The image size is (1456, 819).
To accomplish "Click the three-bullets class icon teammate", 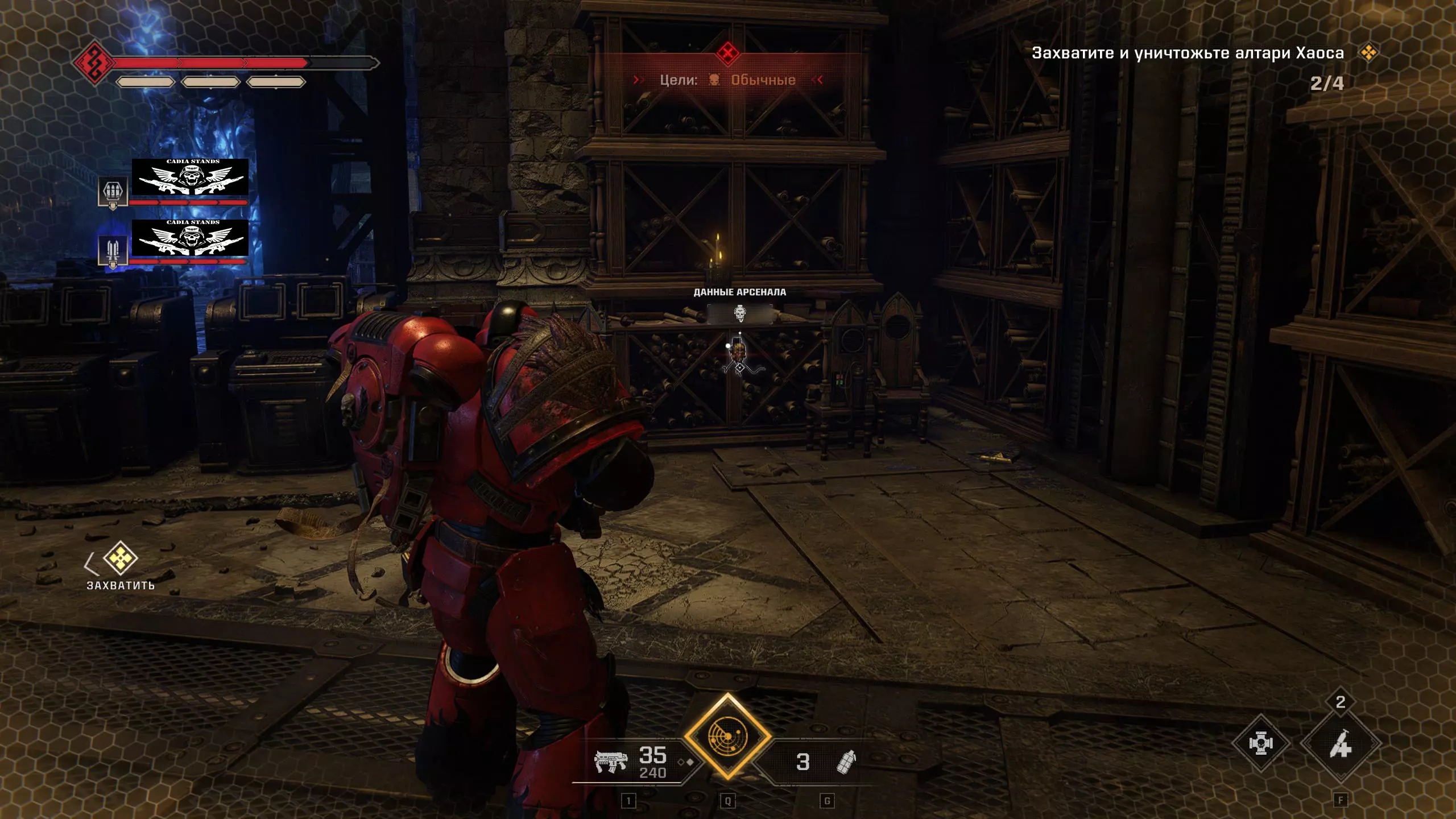I will click(x=112, y=192).
